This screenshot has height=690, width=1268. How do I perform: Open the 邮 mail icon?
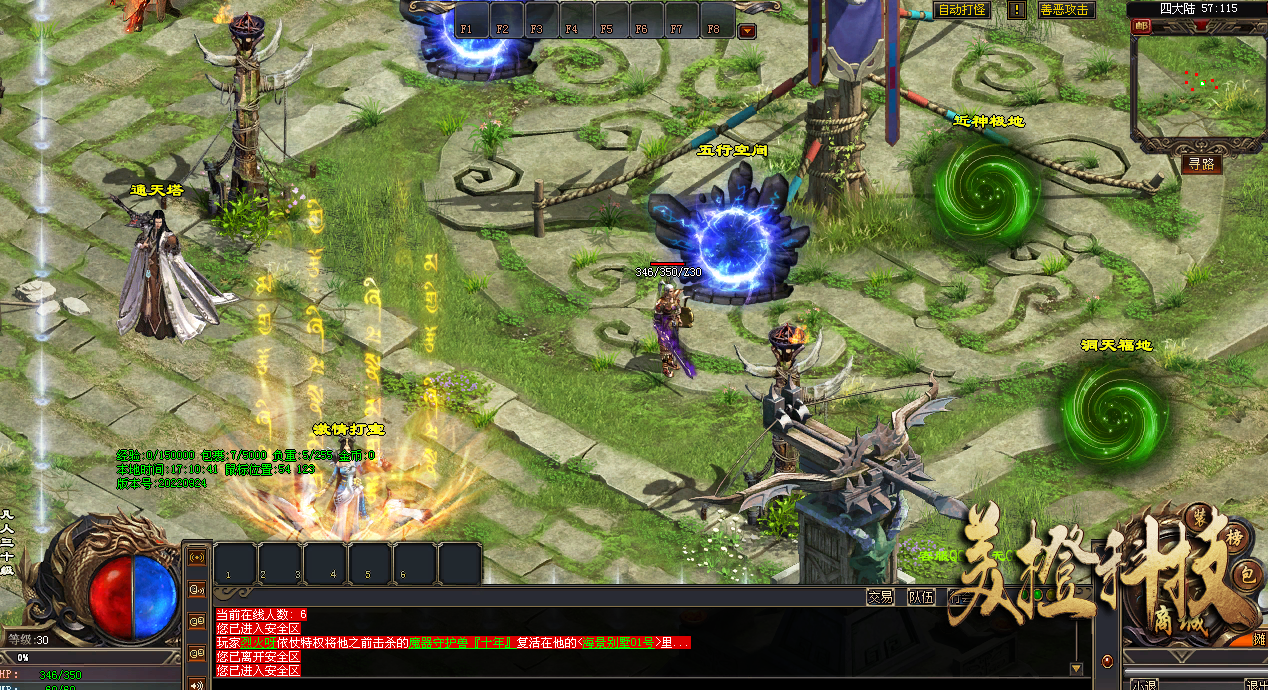pyautogui.click(x=1142, y=27)
